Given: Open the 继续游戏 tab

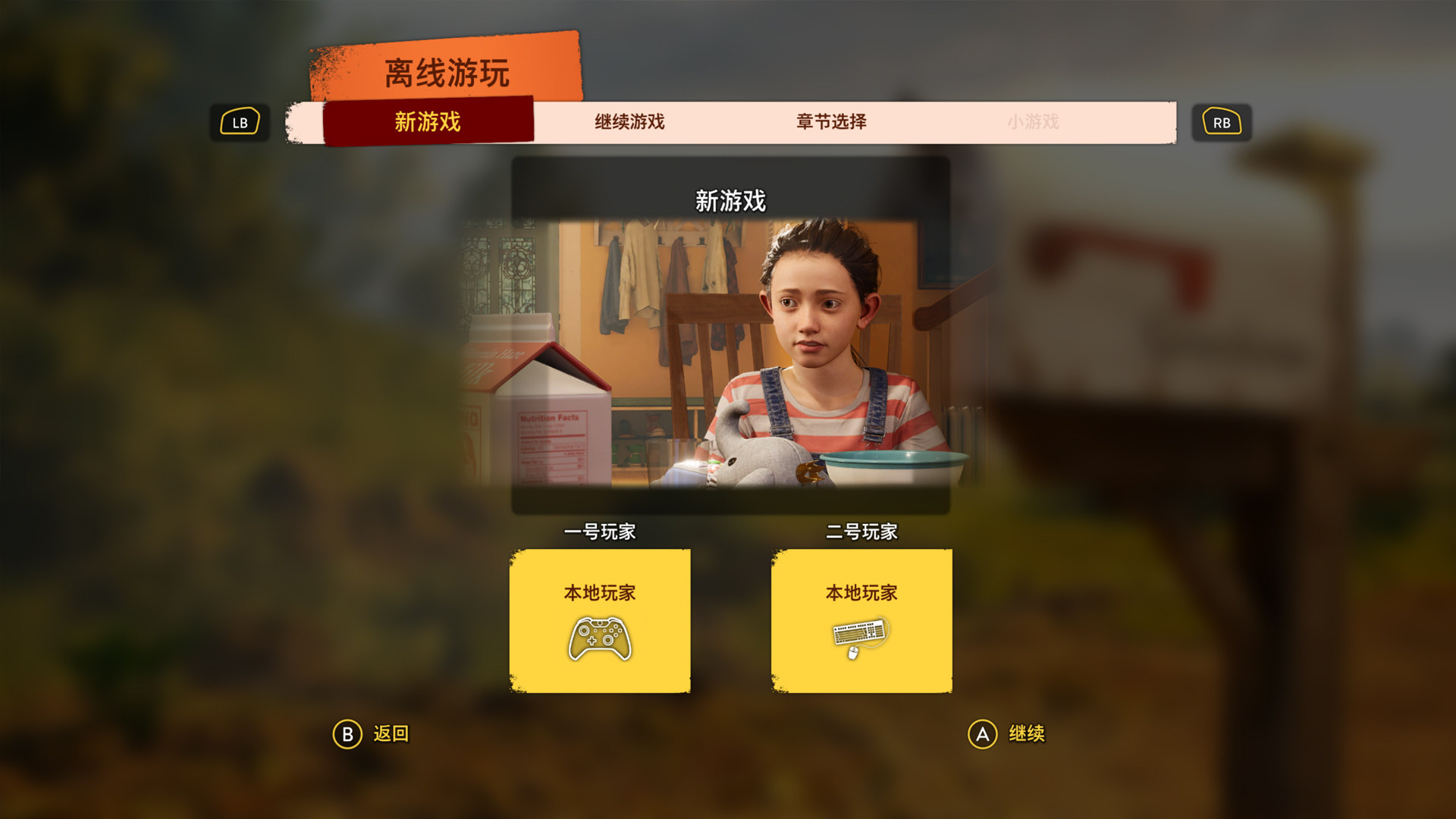Looking at the screenshot, I should click(x=629, y=121).
